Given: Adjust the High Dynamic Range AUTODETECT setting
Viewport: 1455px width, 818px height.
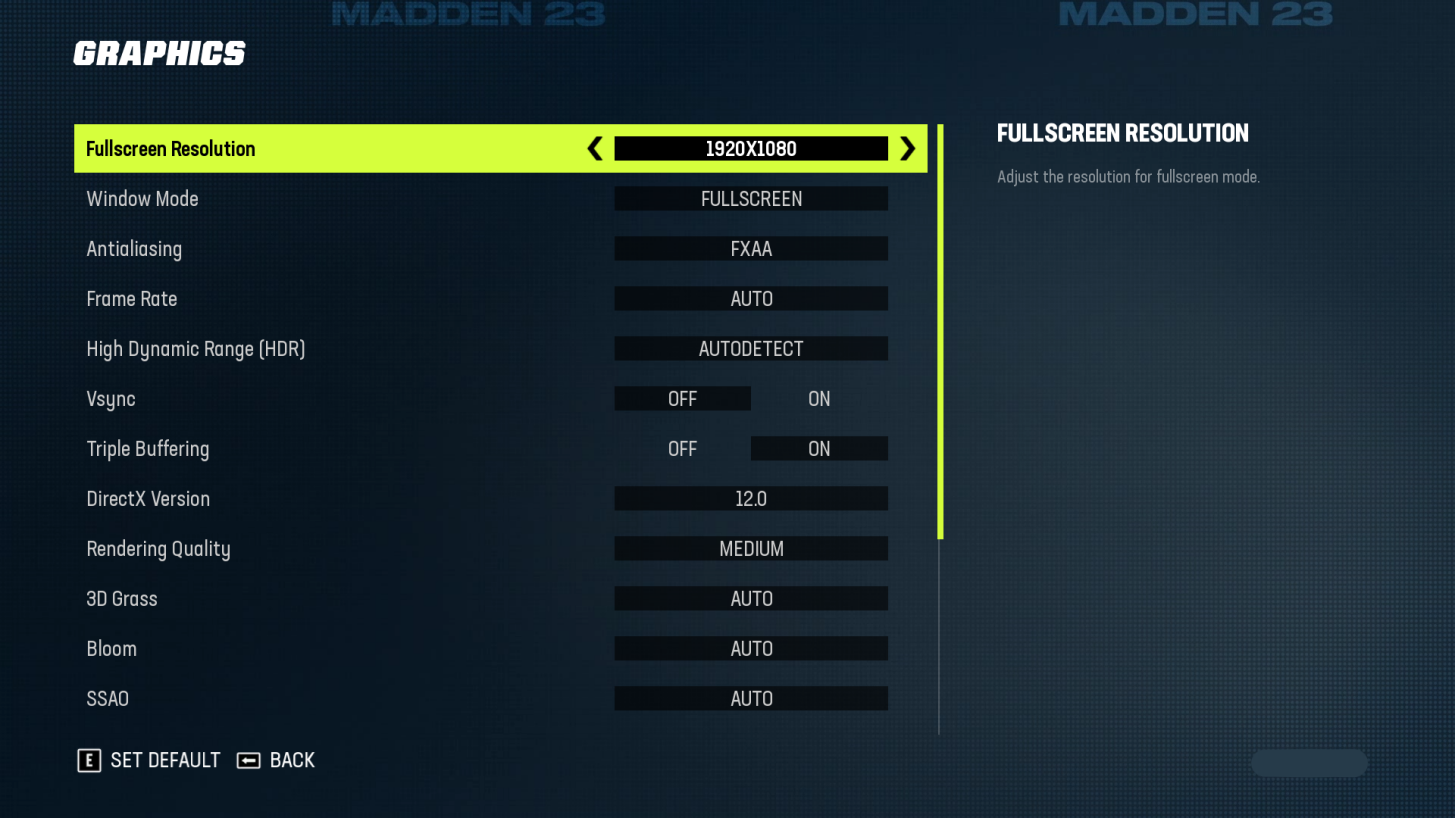Looking at the screenshot, I should (x=751, y=348).
